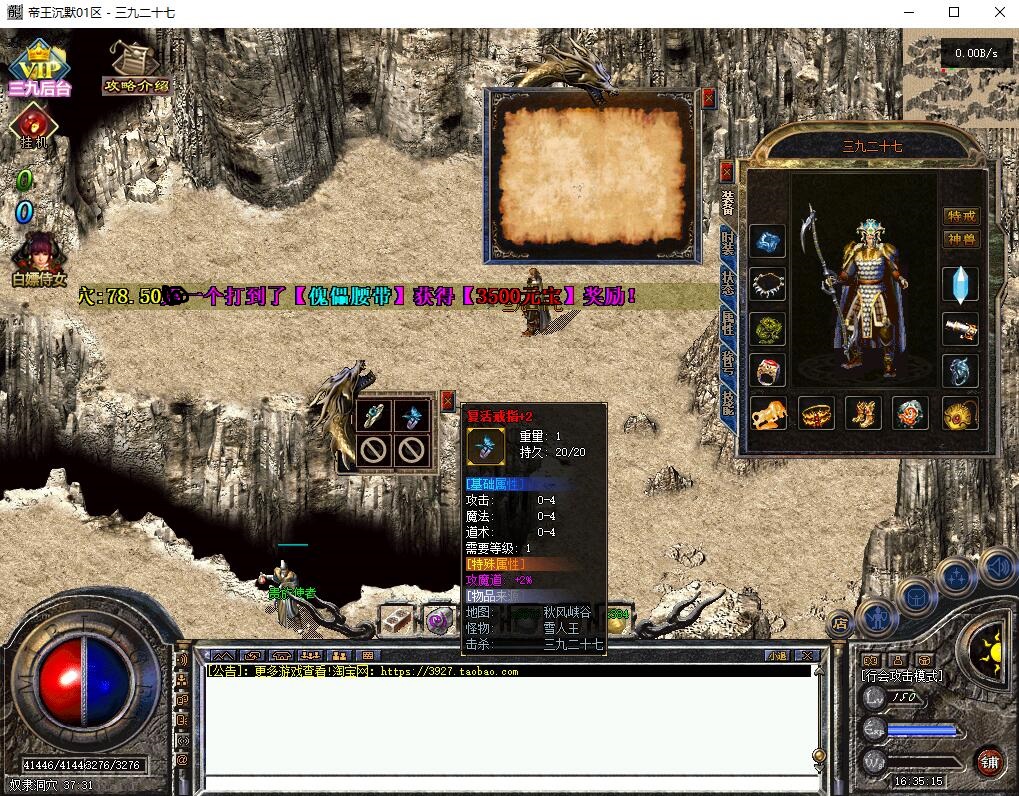1019x796 pixels.
Task: Open the 技能 skills tab
Action: point(727,407)
